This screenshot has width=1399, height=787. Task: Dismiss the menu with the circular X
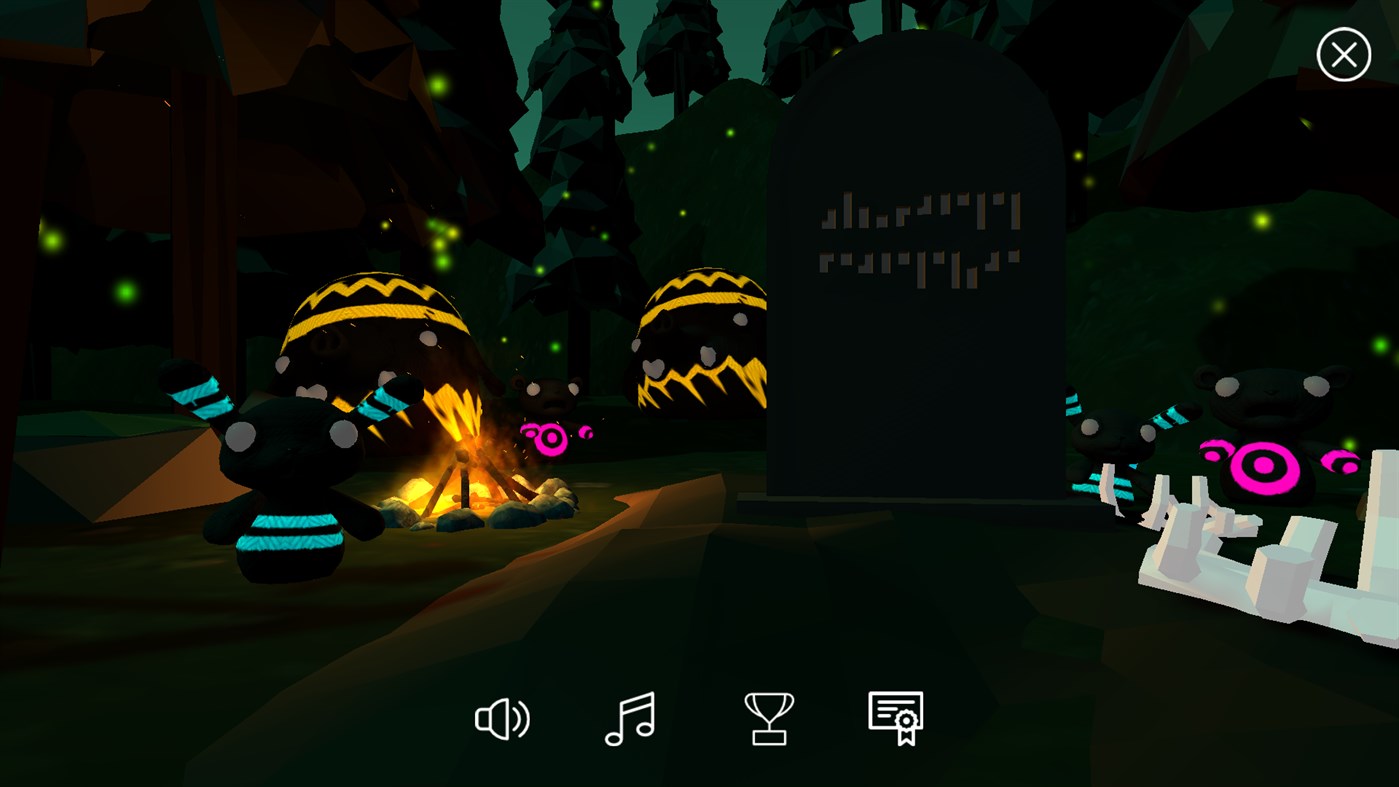(x=1343, y=54)
